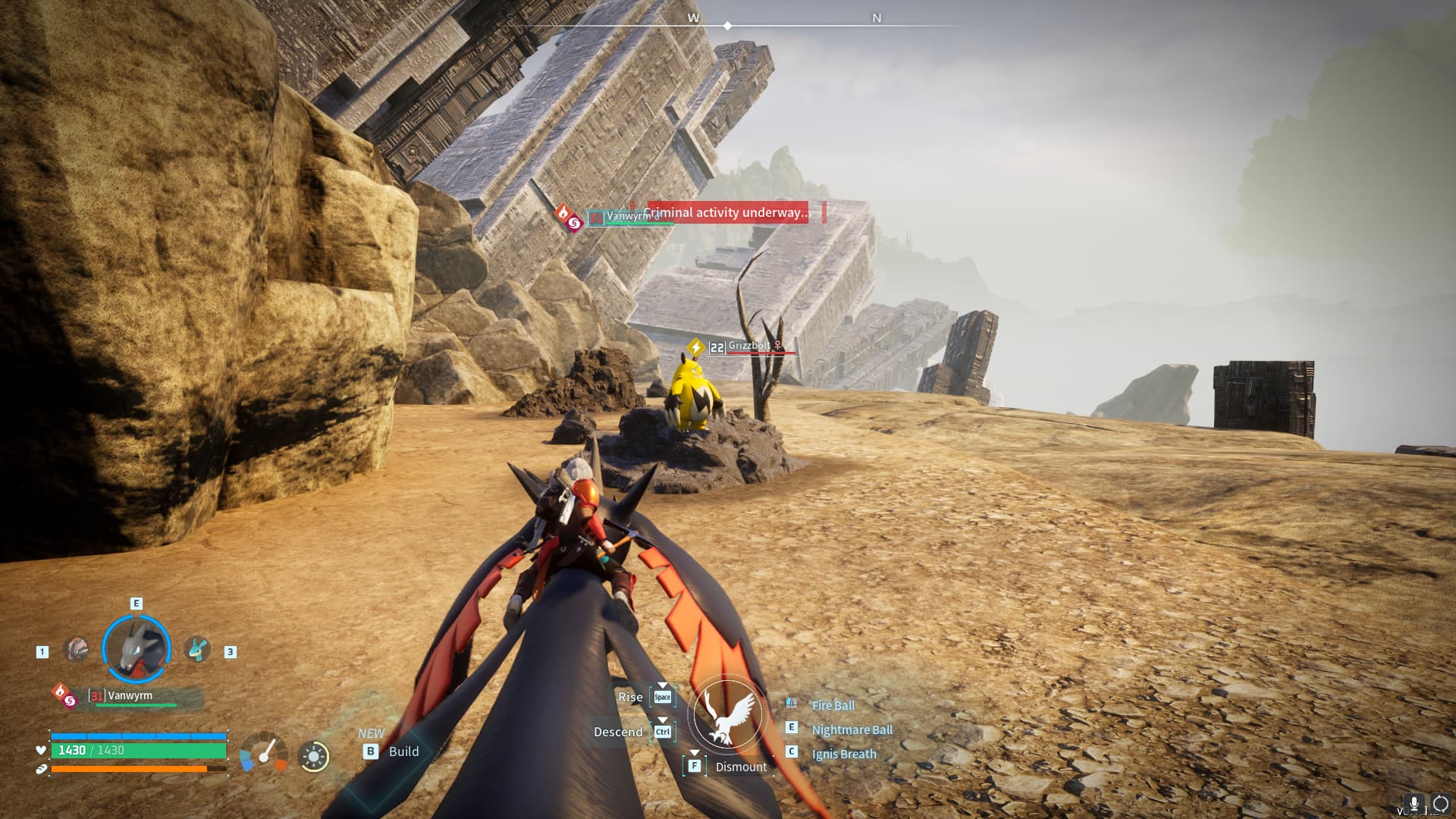This screenshot has height=819, width=1456.
Task: Switch to the blue-green party Pal portrait
Action: tap(197, 650)
